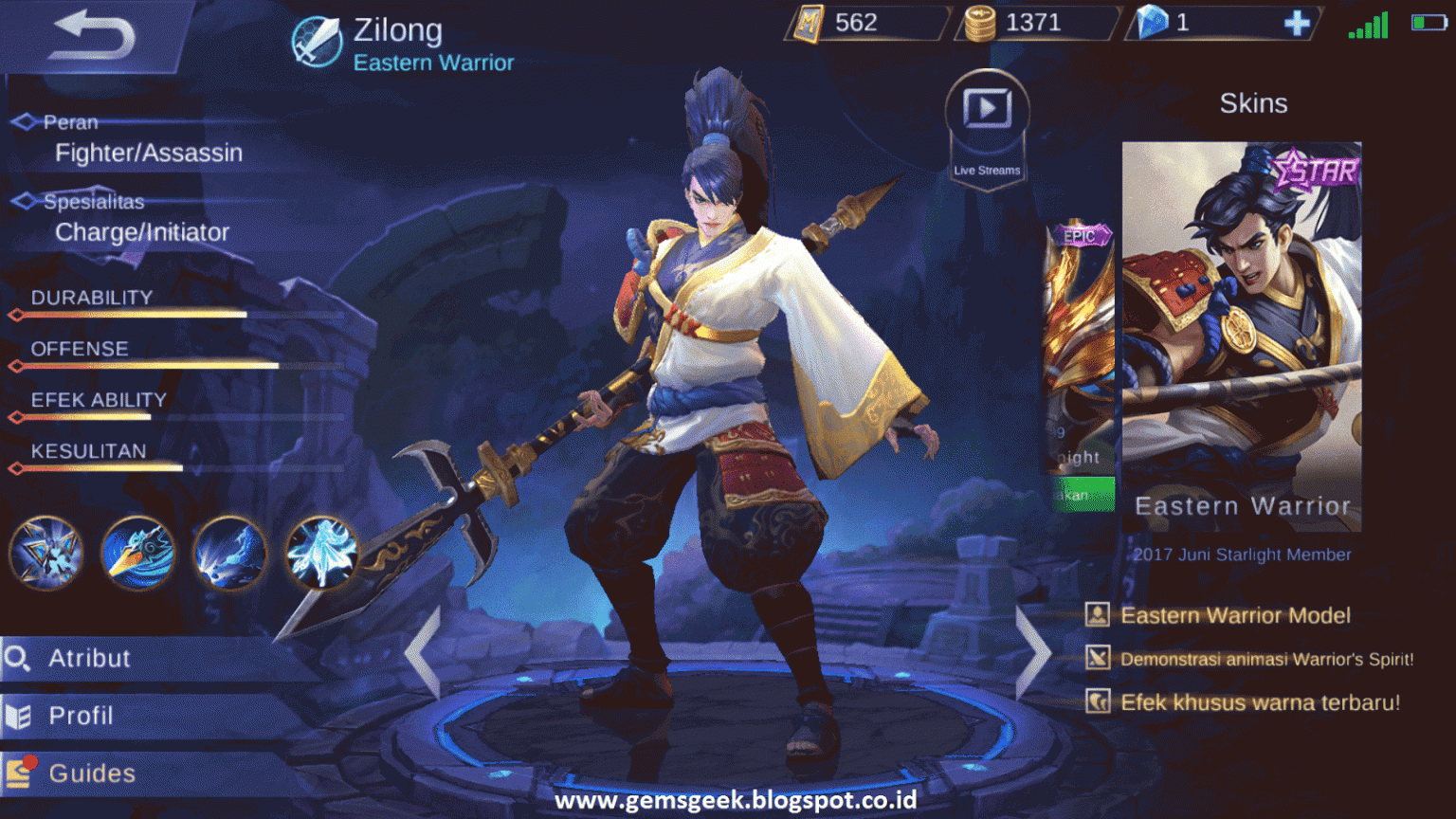
Task: Open the diamond shop via the plus icon
Action: click(1296, 23)
